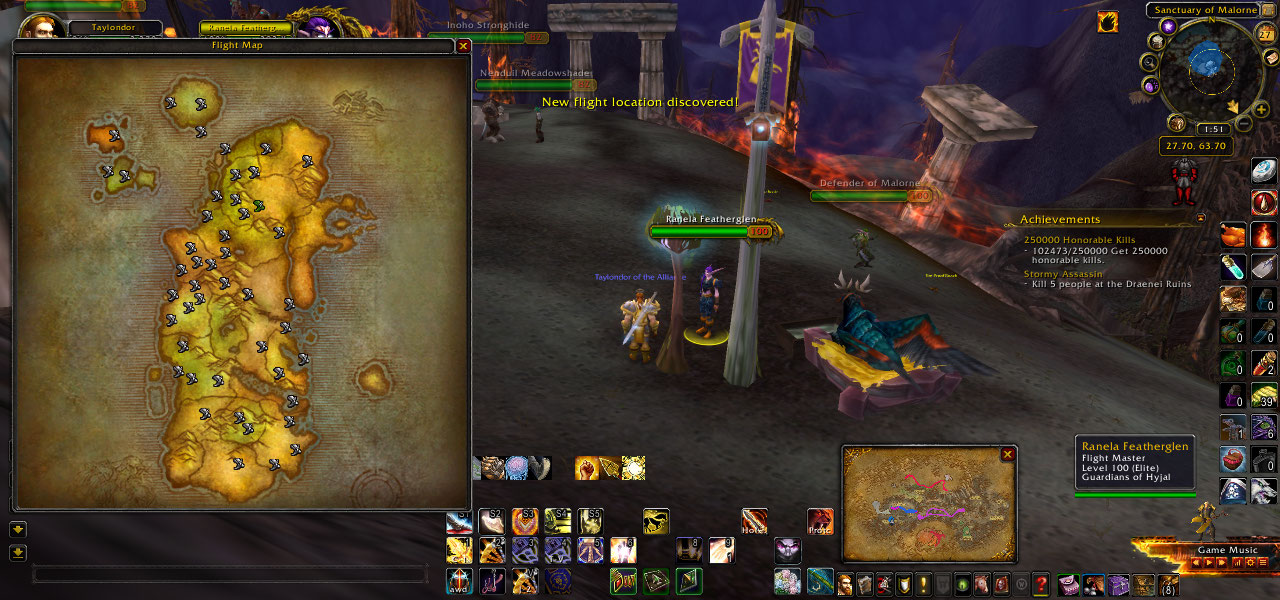
Task: Zoom out the minimap with minus button
Action: 1243,124
